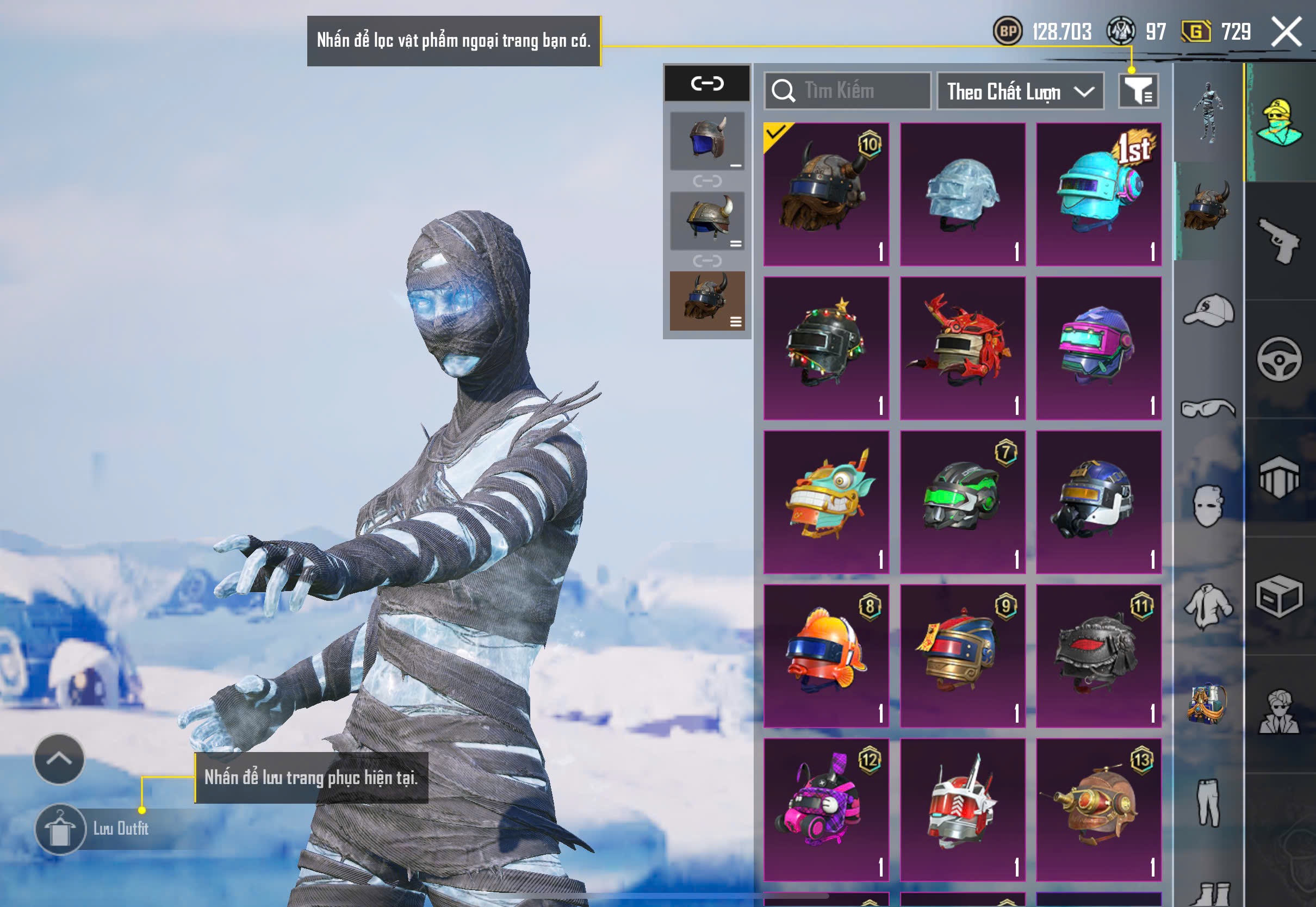Click the chain link button above helmet levels
Image resolution: width=1316 pixels, height=907 pixels.
707,84
